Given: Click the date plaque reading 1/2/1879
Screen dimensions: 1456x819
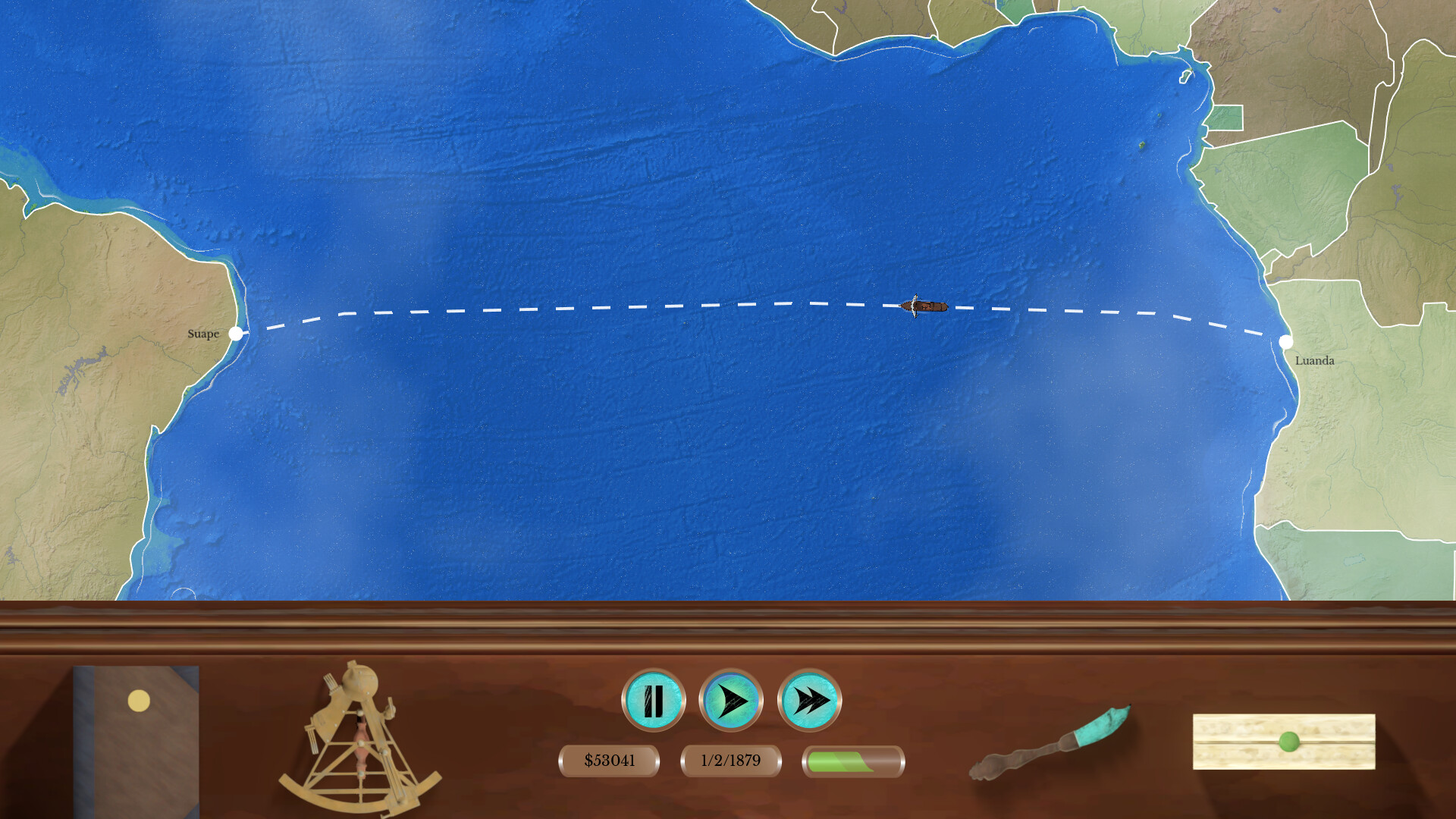Looking at the screenshot, I should [x=730, y=761].
